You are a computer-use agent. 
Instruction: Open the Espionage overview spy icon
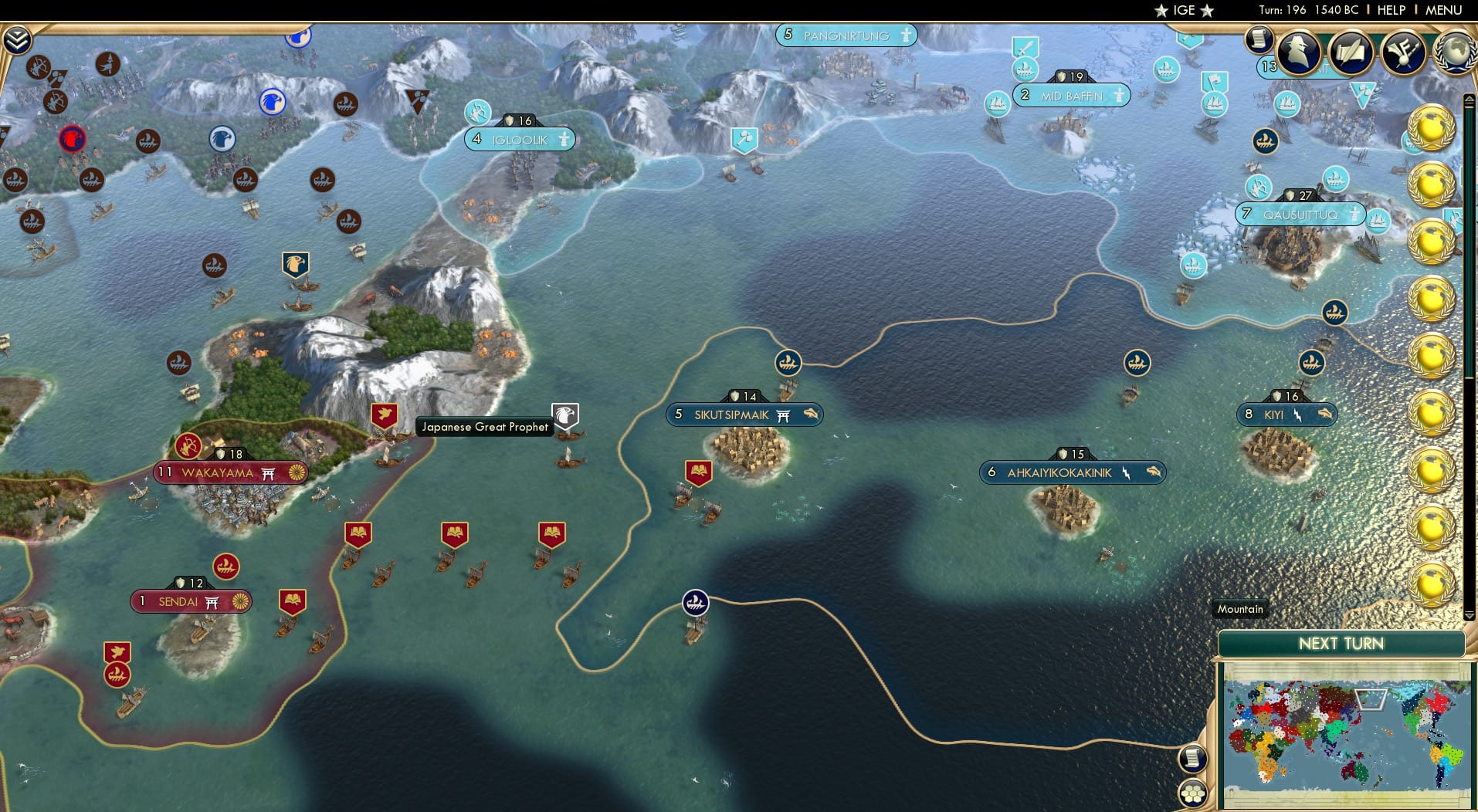coord(1300,52)
